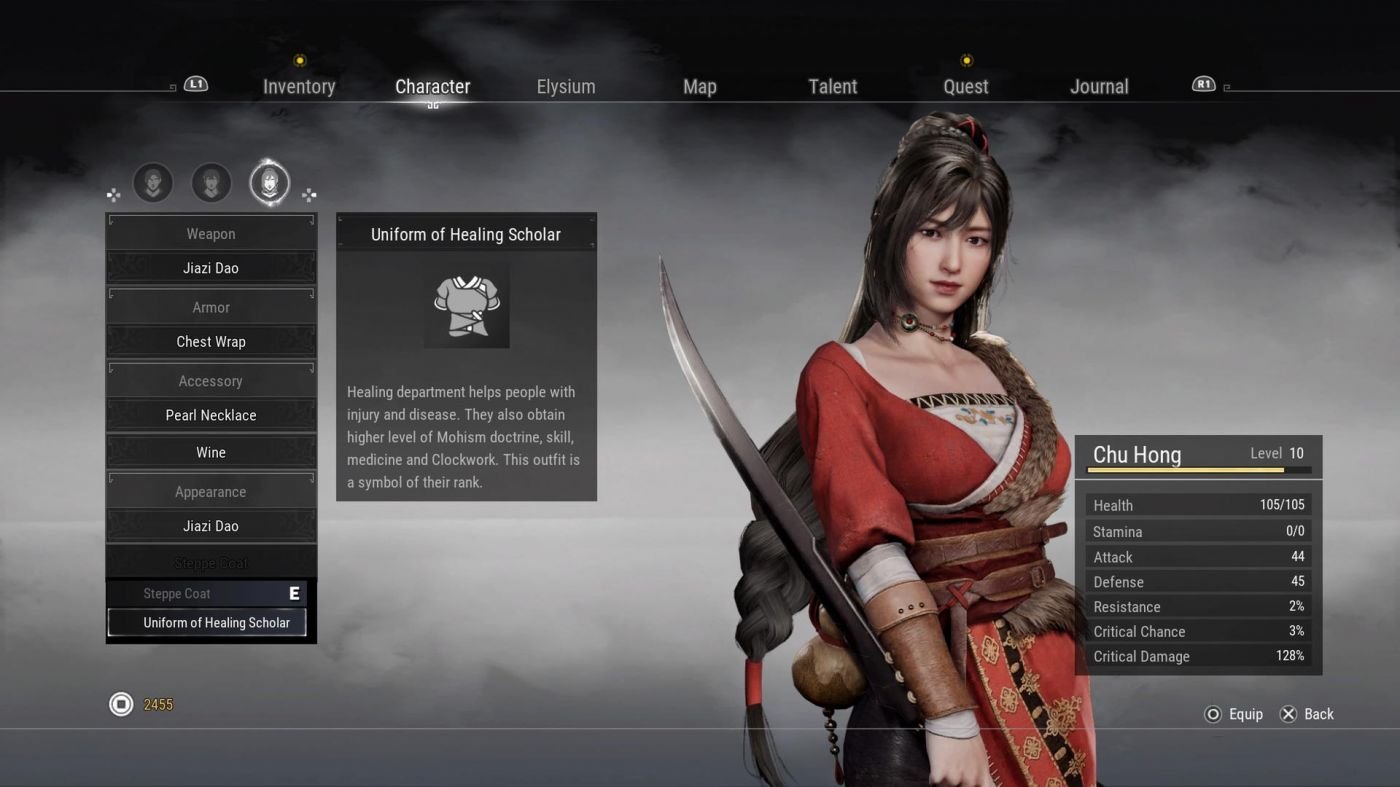Click the left arrow beside the portraits
1400x787 pixels.
coord(113,194)
